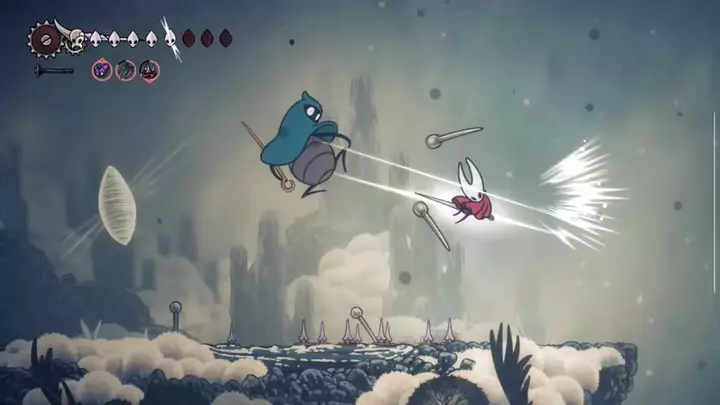720x405 pixels.
Task: Select the grey claw tool icon
Action: tap(125, 70)
